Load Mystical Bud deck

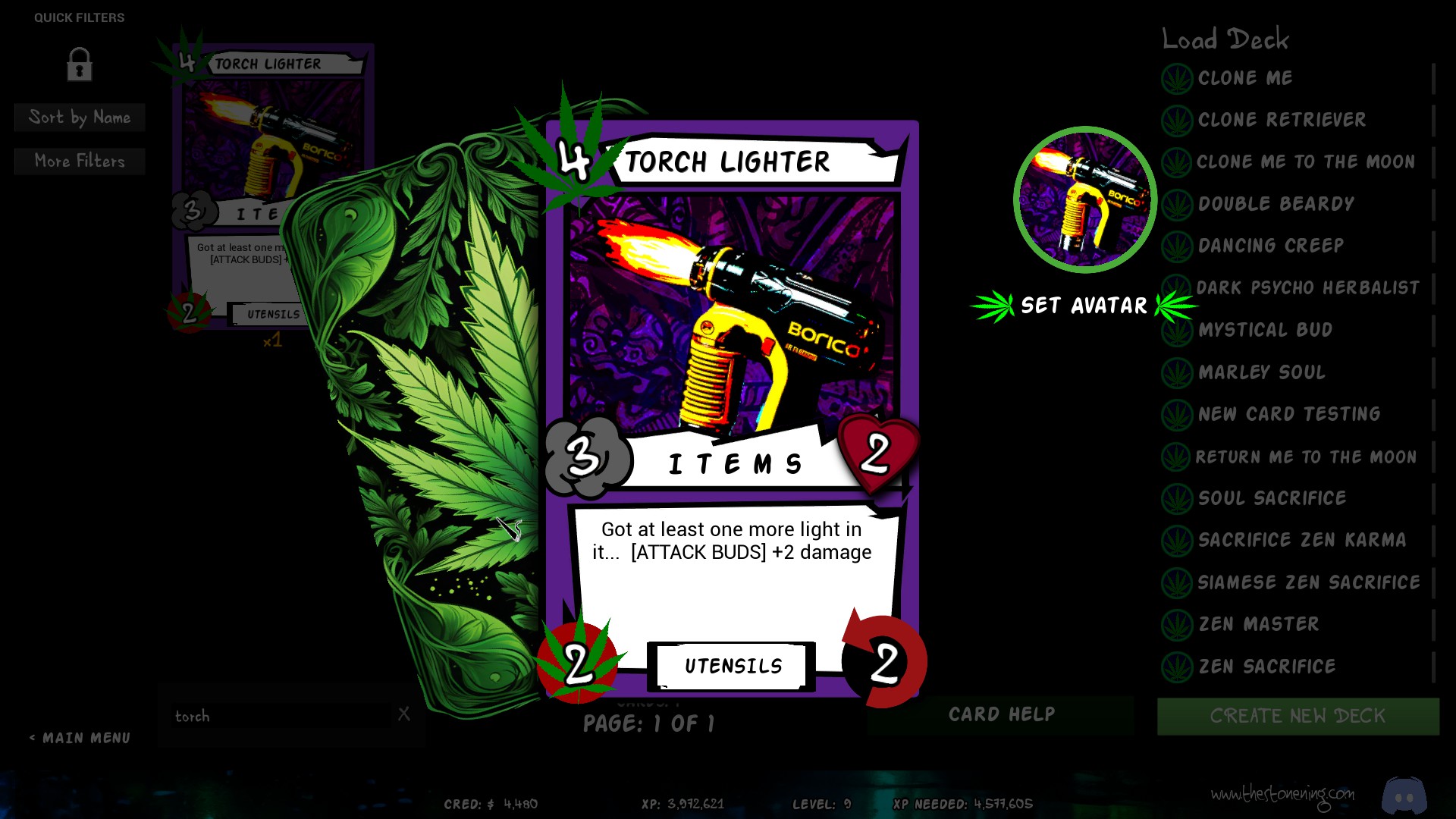[1265, 330]
